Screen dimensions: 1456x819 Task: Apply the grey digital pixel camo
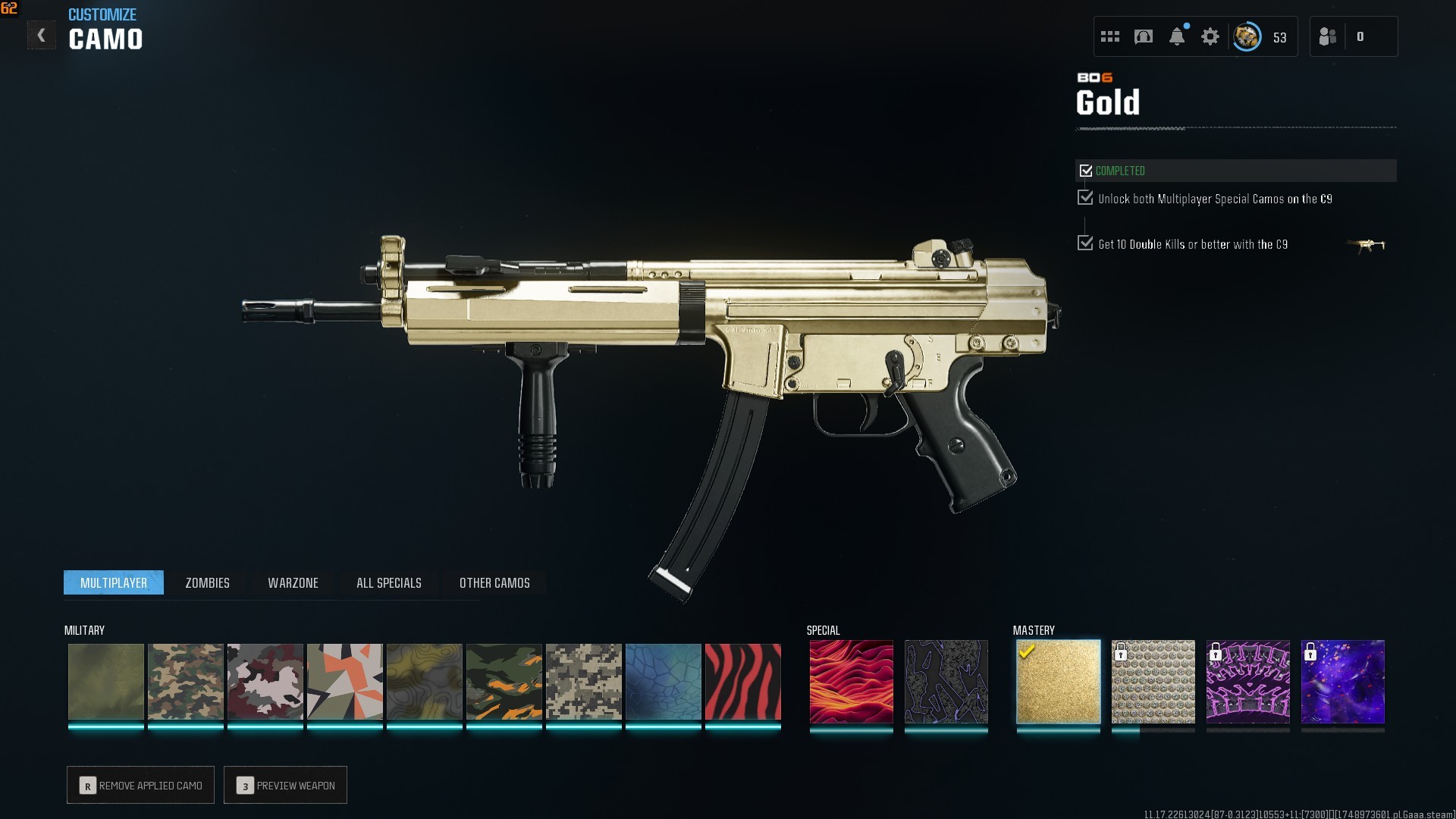pos(583,682)
